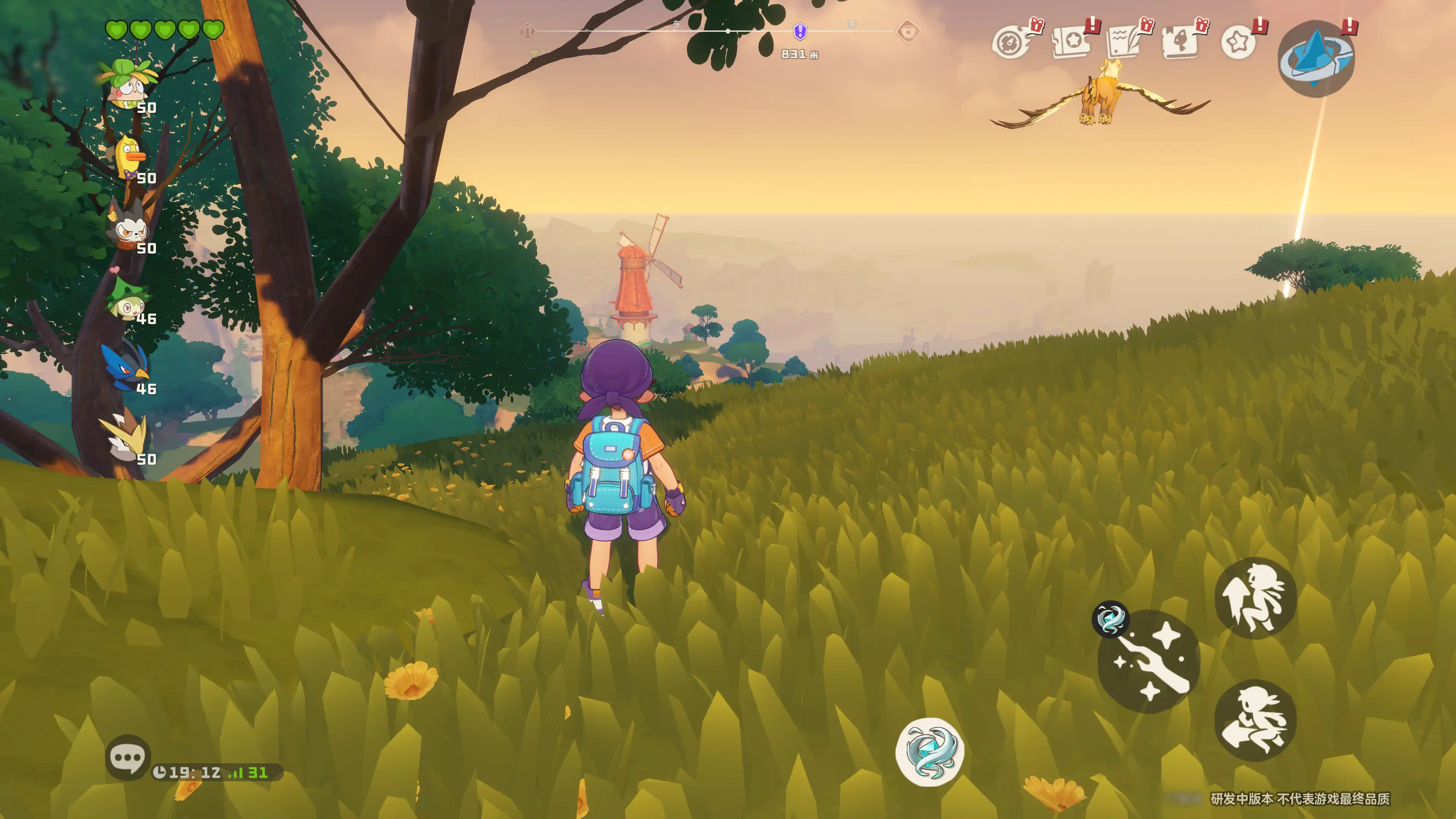Viewport: 1456px width, 819px height.
Task: Open the blue crystal compass button
Action: [1316, 58]
